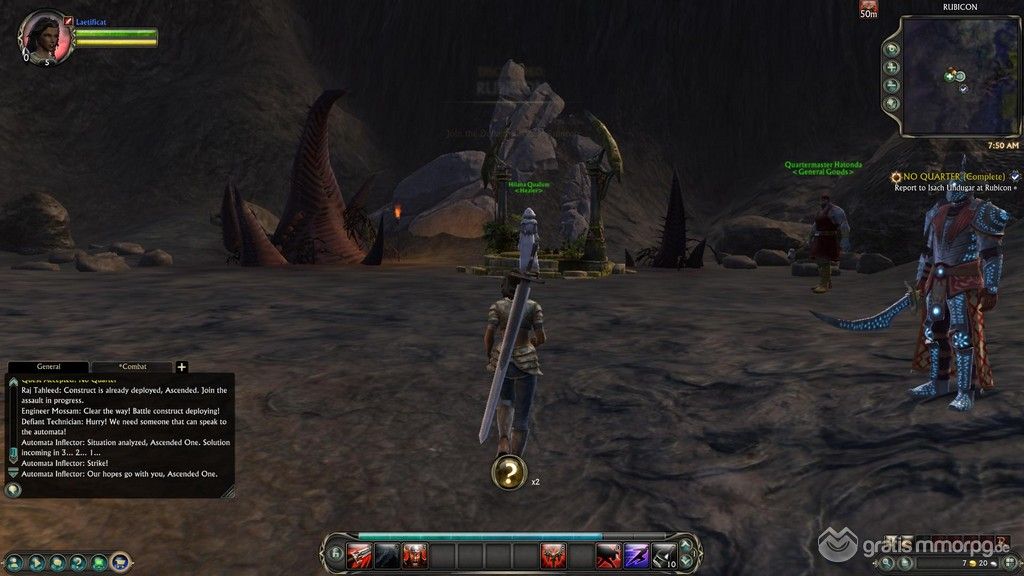Add a new chat tab with plus button
Screen dimensions: 1024x576
point(182,367)
